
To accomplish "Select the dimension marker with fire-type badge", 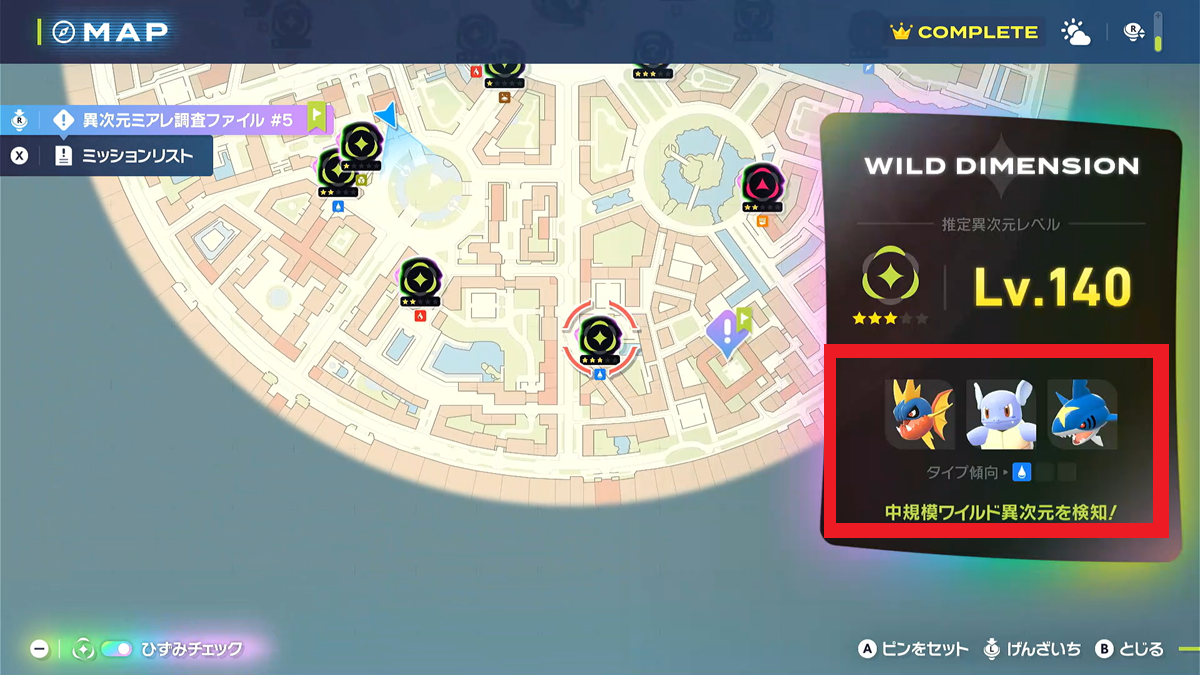I will tap(420, 278).
